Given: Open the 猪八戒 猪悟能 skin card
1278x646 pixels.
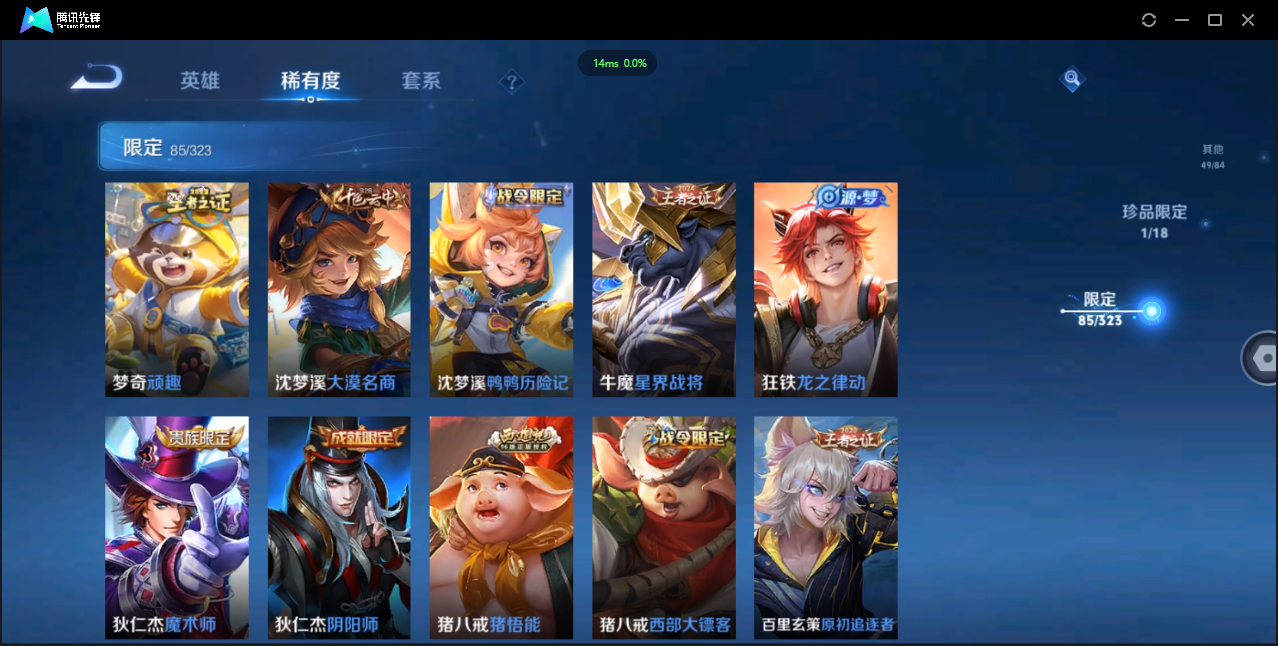Looking at the screenshot, I should click(x=501, y=527).
